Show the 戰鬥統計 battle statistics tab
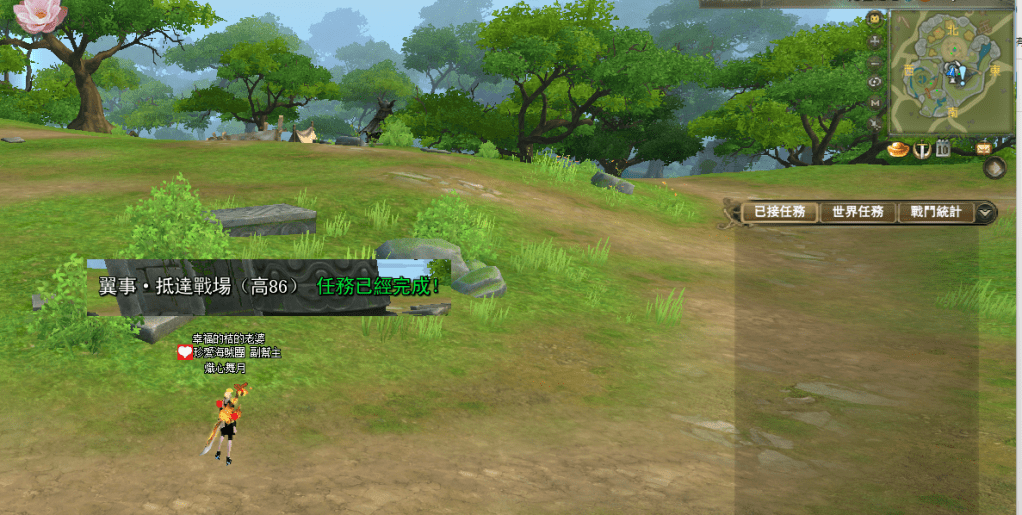This screenshot has height=515, width=1022. [935, 212]
